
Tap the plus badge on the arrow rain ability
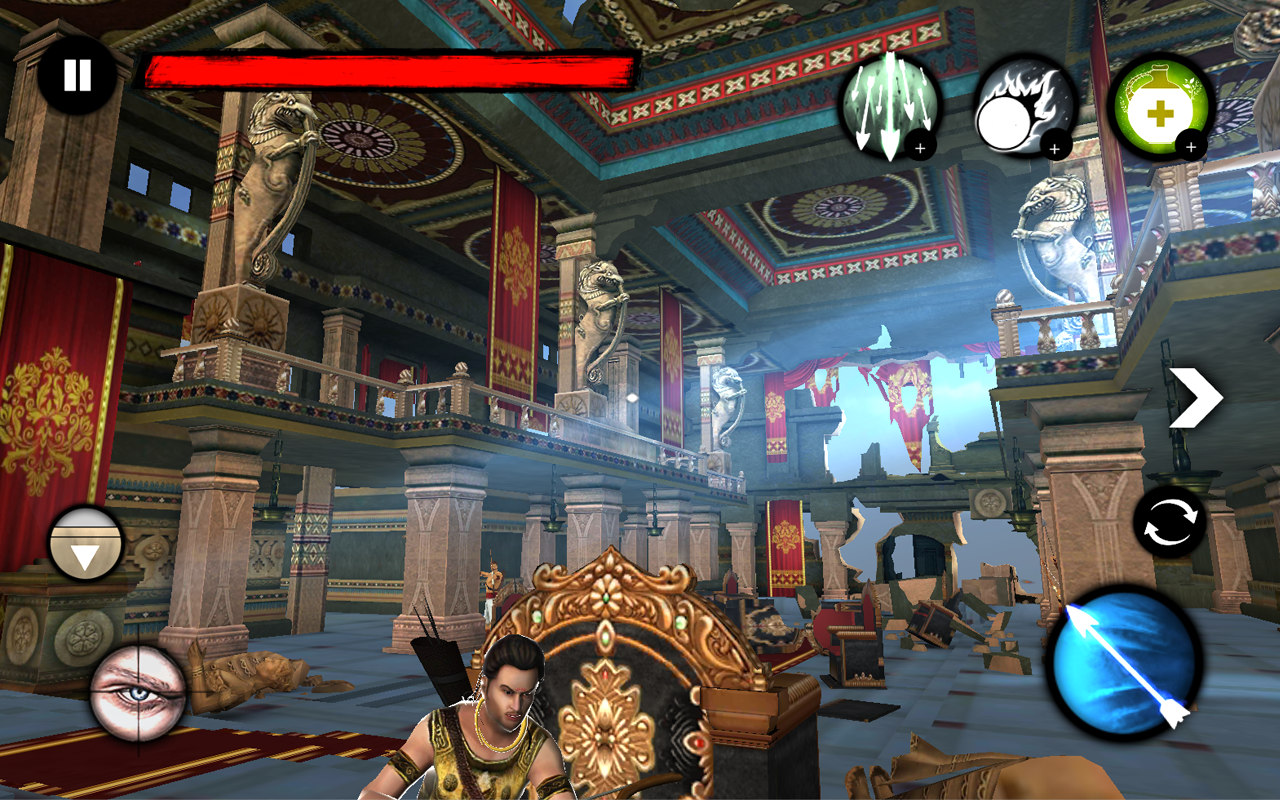pyautogui.click(x=920, y=148)
